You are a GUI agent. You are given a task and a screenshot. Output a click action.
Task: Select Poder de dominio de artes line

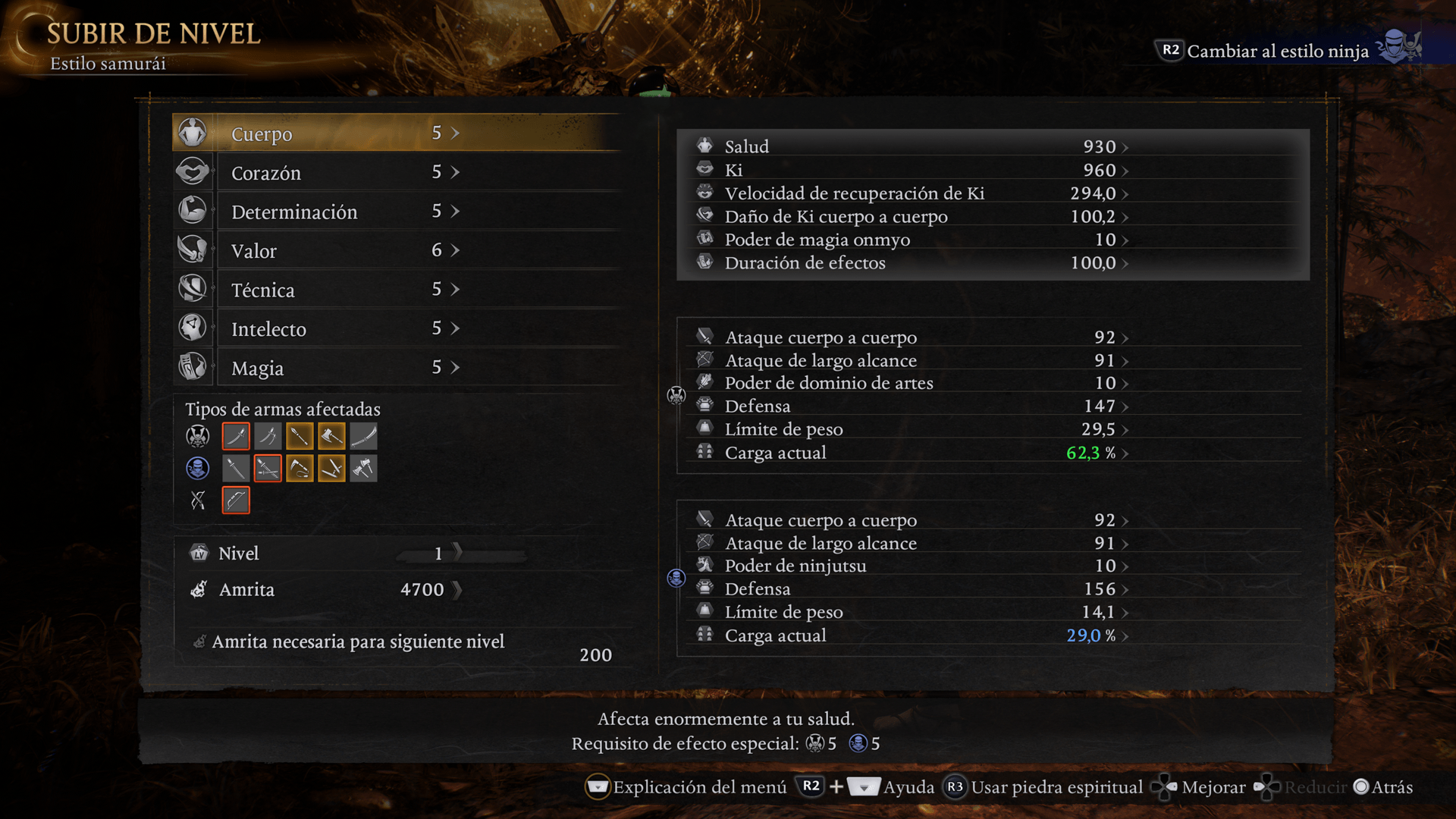(x=910, y=383)
